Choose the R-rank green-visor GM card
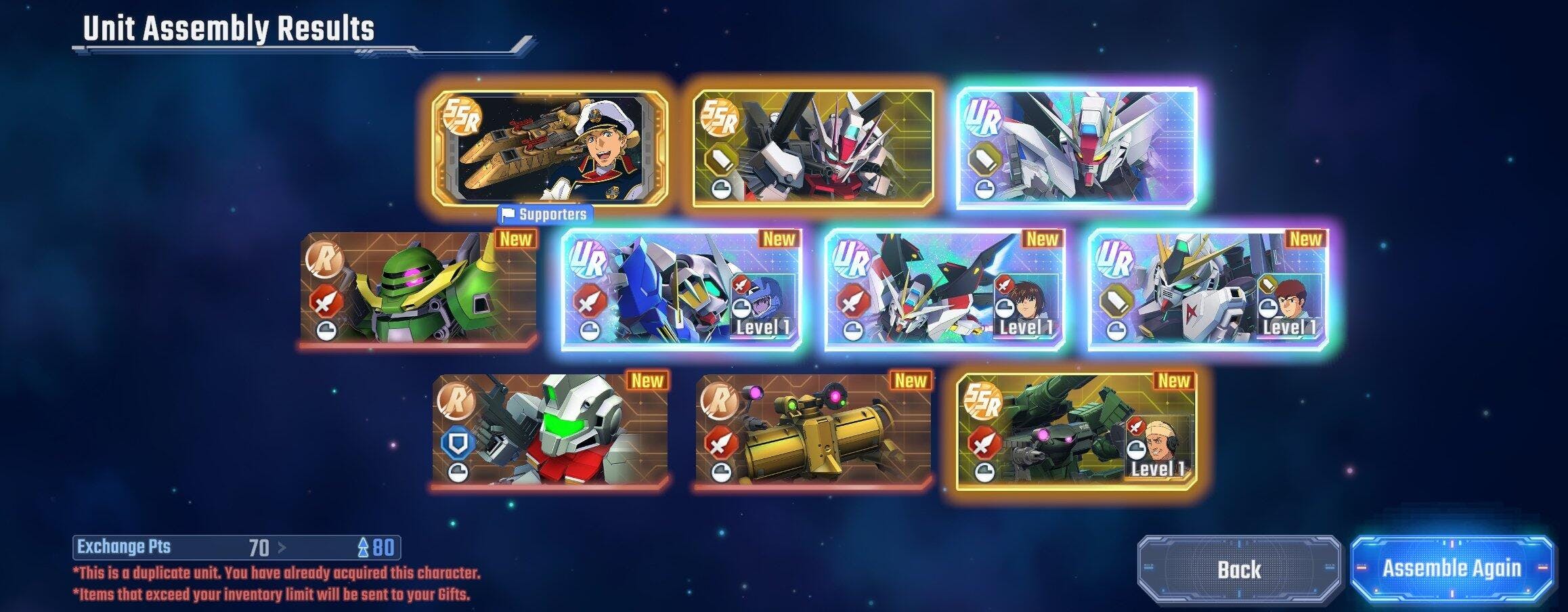 [x=550, y=431]
